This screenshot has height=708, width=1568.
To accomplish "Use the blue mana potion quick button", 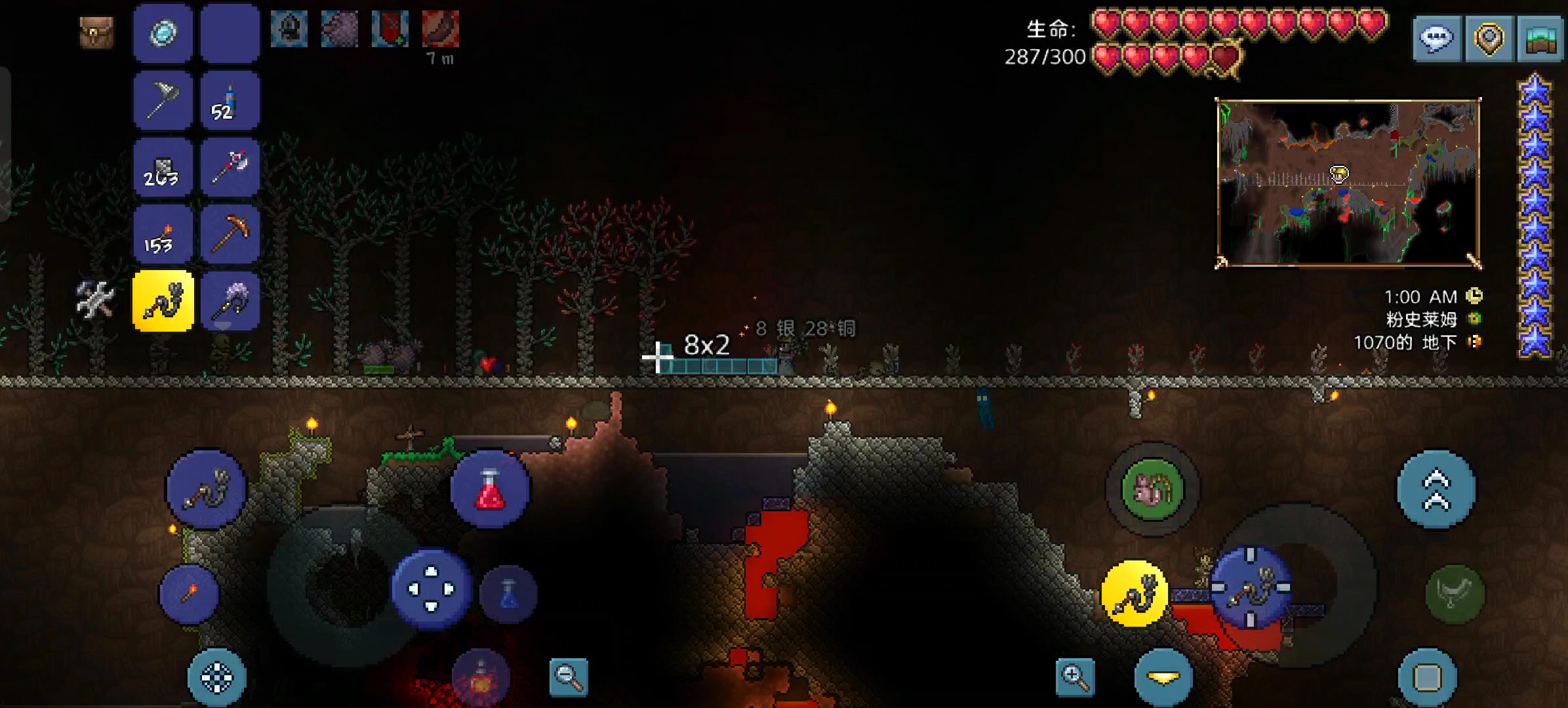I will click(x=509, y=594).
